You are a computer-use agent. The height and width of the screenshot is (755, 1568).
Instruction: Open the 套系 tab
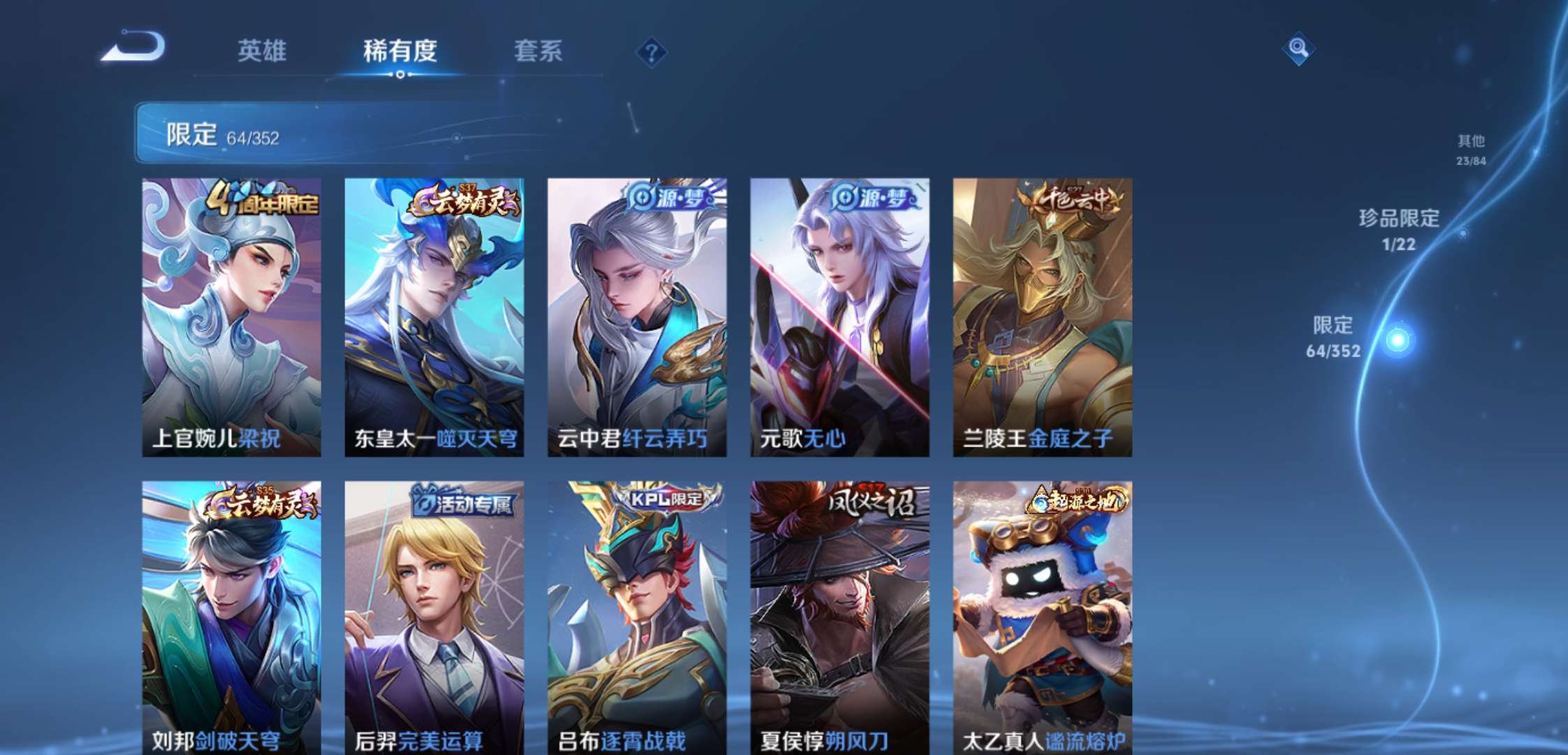click(x=538, y=51)
